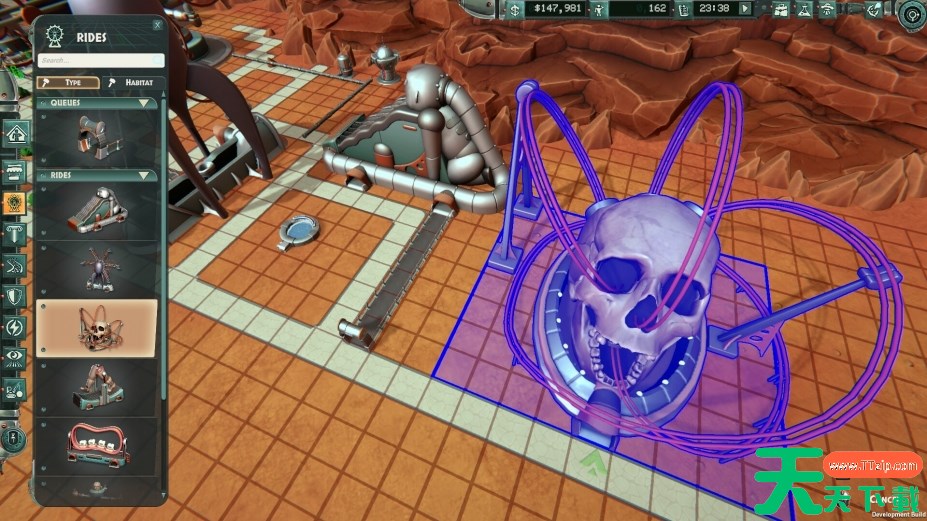The image size is (927, 521).
Task: Pick the spider ride thumbnail
Action: click(x=97, y=268)
